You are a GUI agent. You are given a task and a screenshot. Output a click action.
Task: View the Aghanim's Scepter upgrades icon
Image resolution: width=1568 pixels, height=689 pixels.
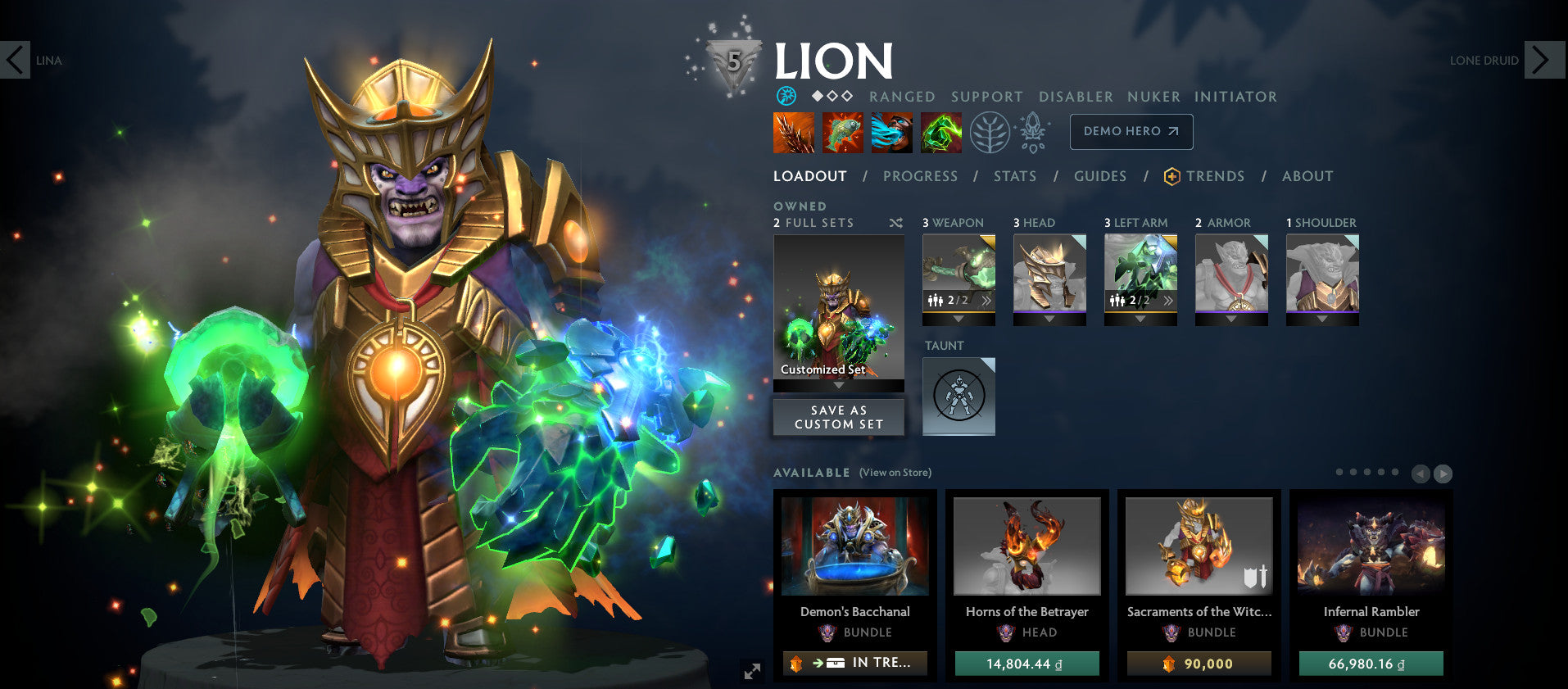point(1034,132)
